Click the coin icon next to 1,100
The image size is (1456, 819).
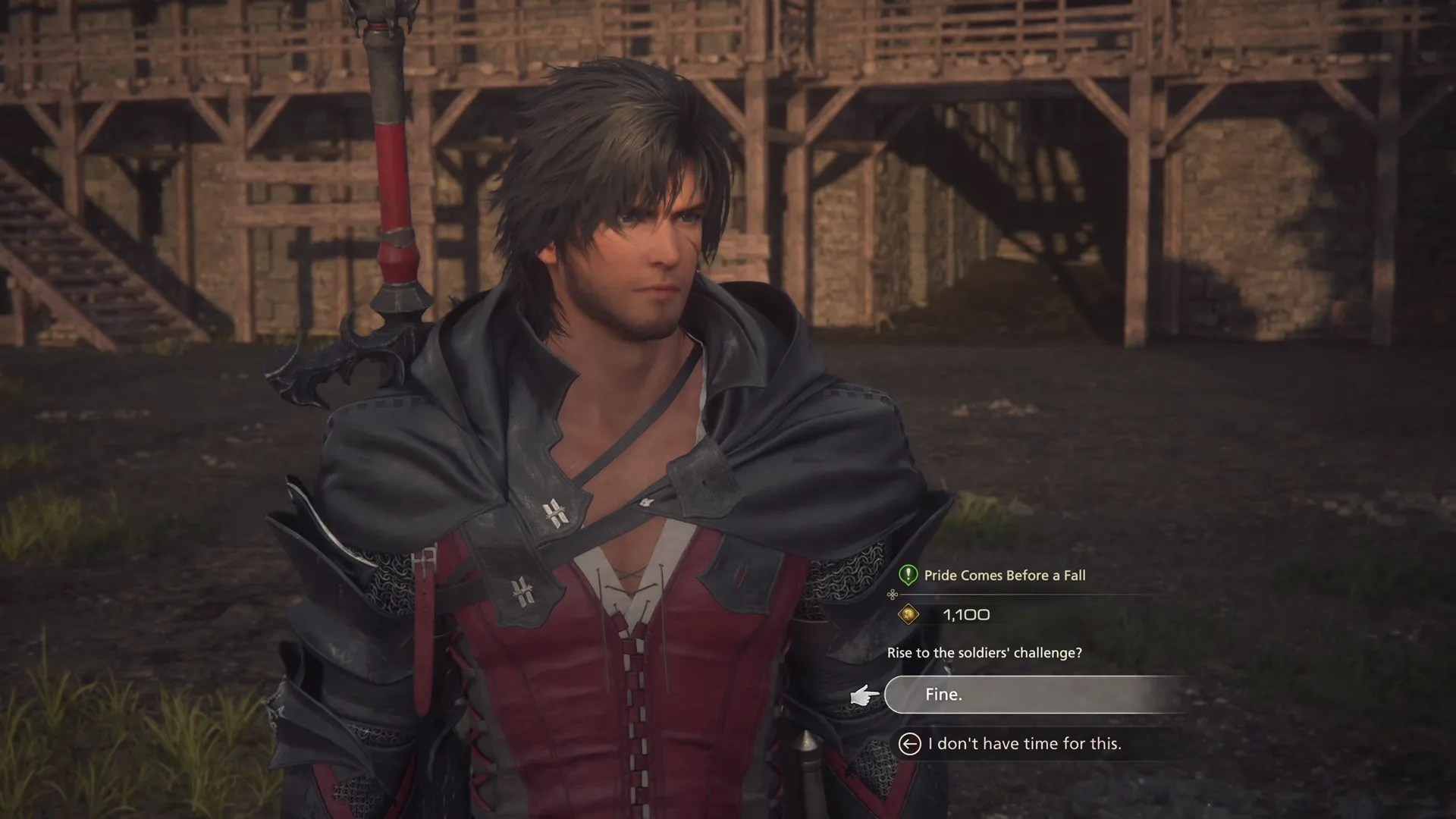908,614
